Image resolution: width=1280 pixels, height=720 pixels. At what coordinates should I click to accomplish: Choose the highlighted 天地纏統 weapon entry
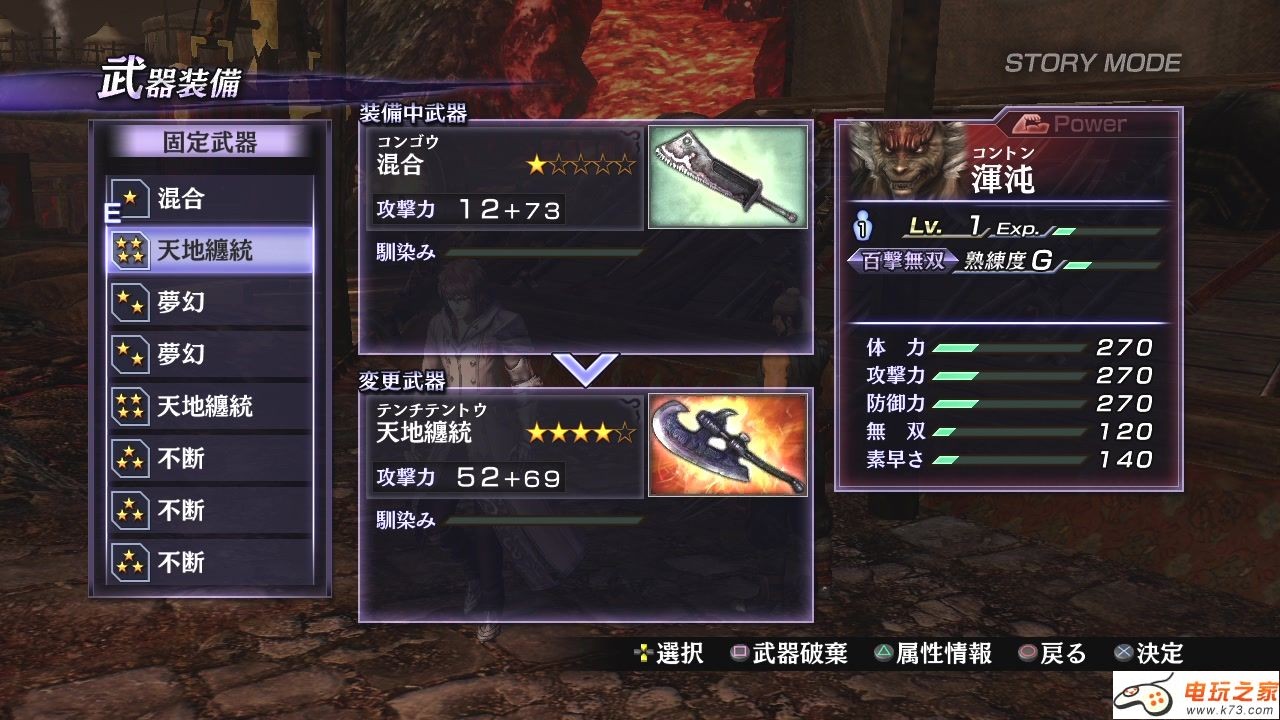(210, 251)
